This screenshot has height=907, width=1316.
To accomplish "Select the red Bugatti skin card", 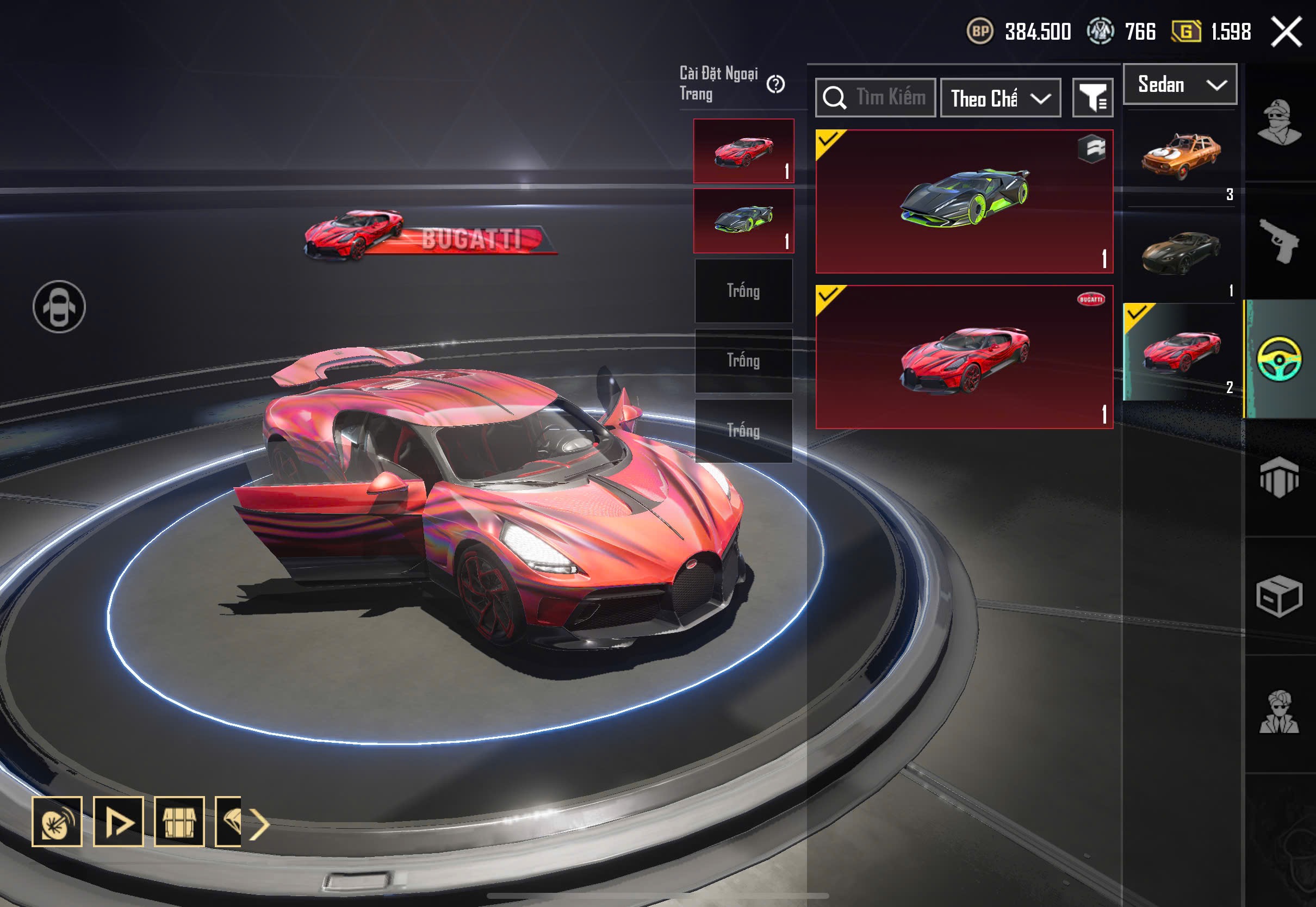I will (x=964, y=357).
